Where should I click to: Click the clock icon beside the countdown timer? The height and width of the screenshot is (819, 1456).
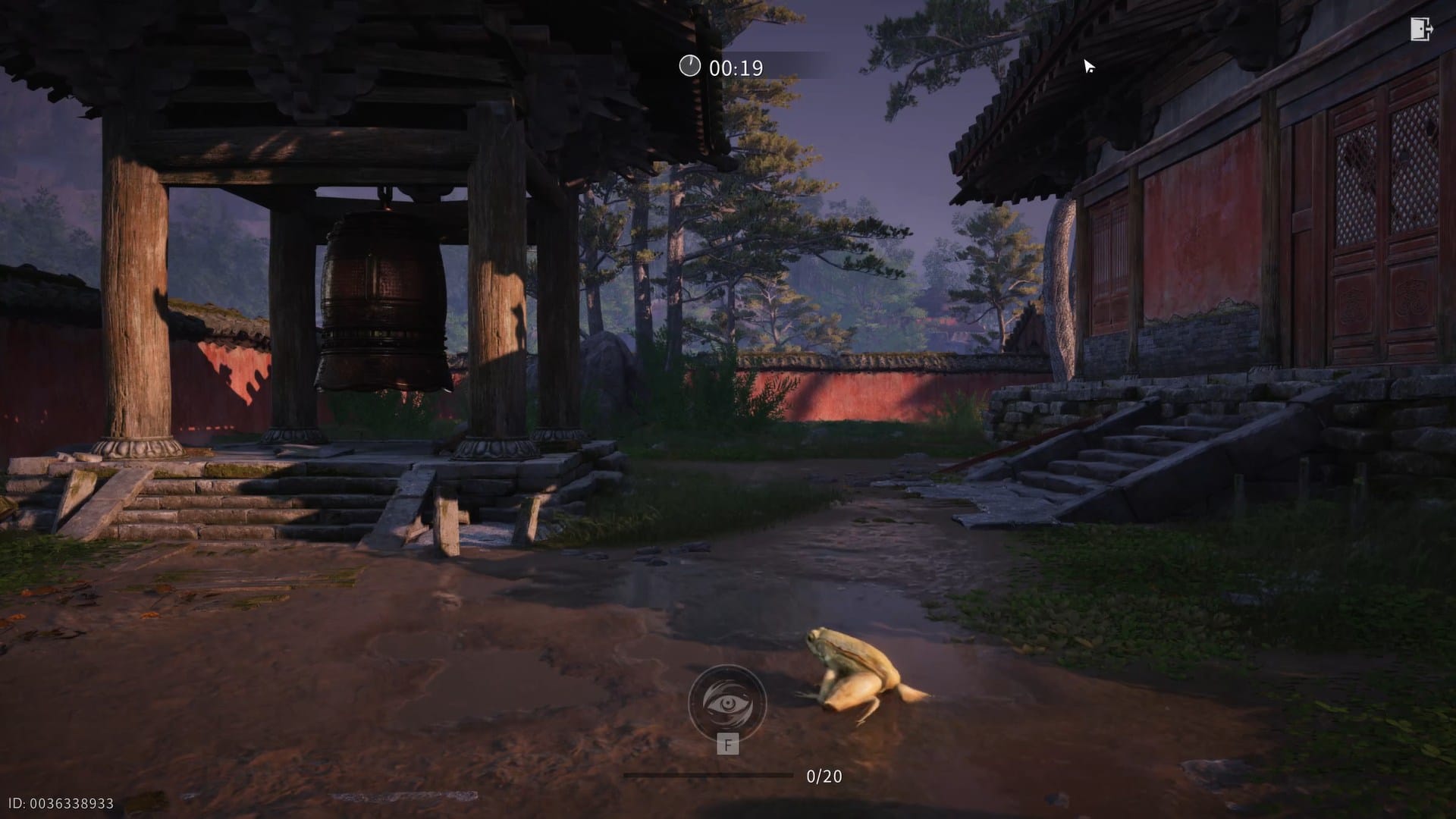pos(689,67)
